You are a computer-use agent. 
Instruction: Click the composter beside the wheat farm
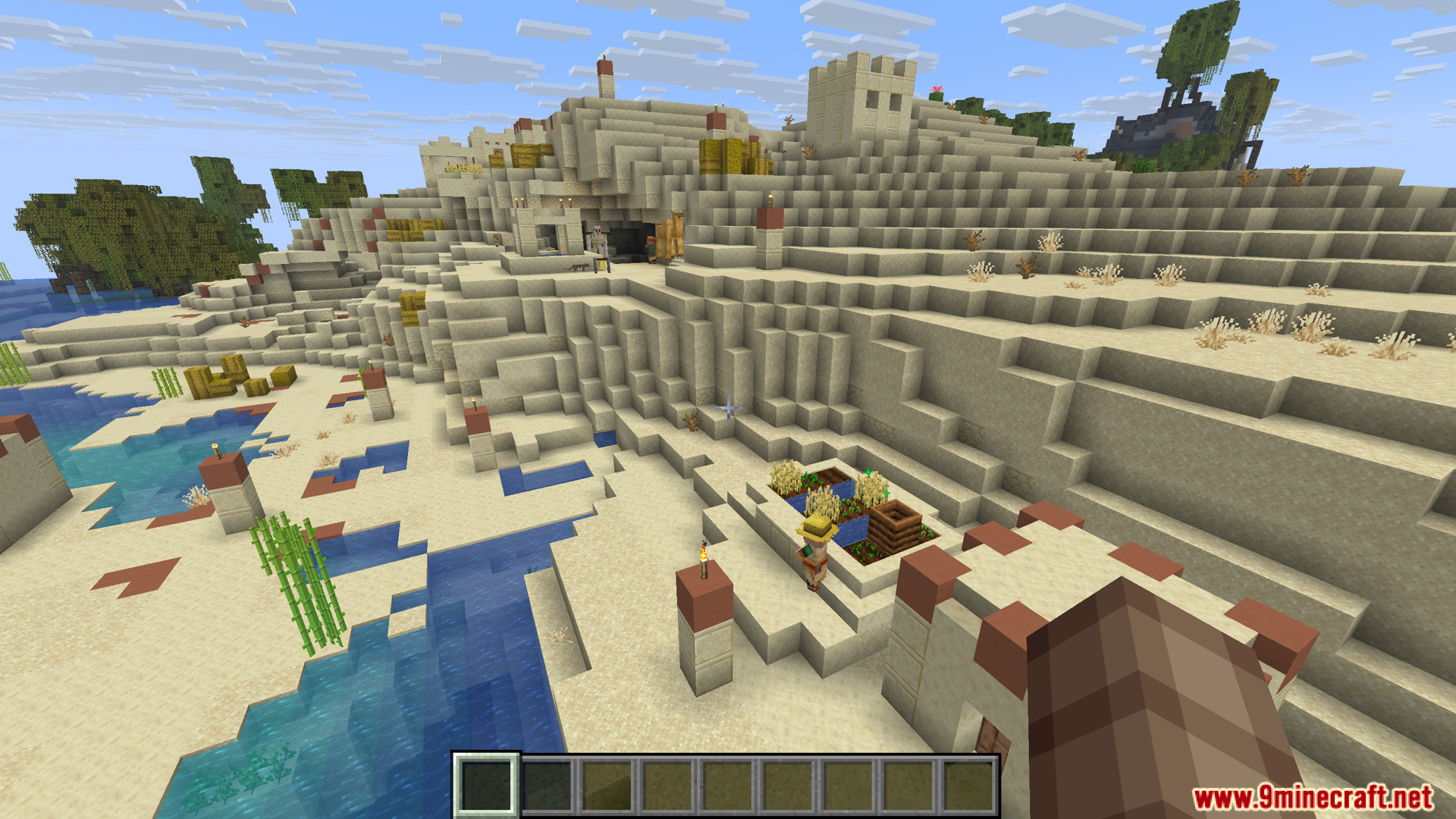click(894, 525)
